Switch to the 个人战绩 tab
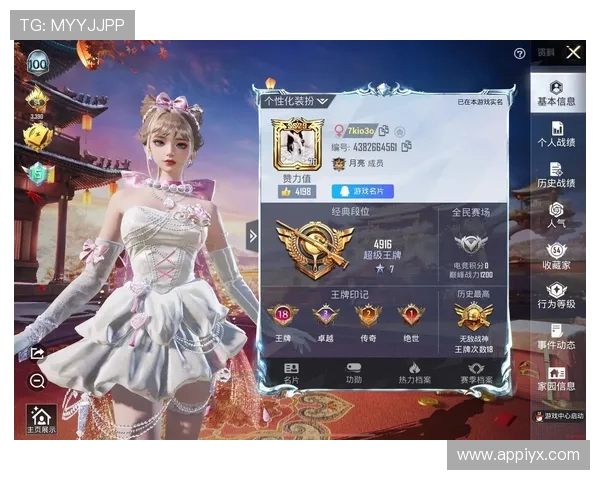The width and height of the screenshot is (600, 480). [556, 135]
